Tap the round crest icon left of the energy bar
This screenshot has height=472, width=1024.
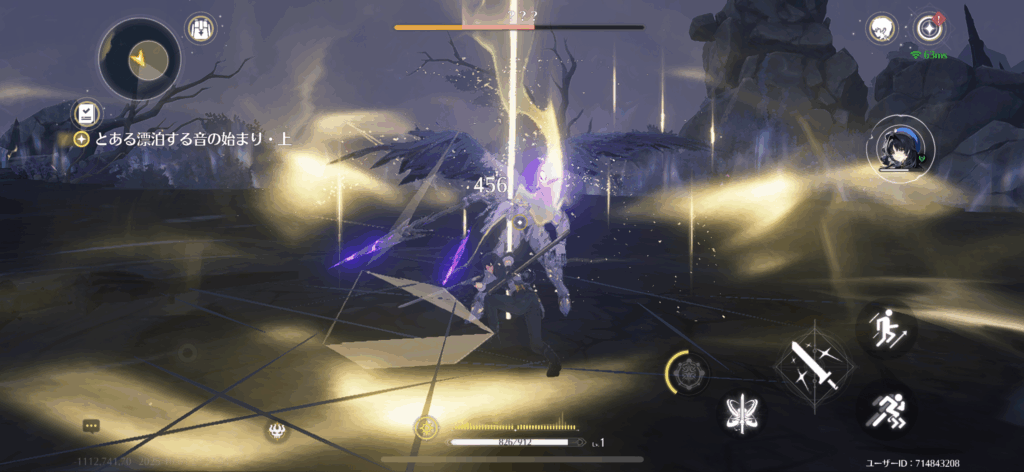(x=426, y=426)
